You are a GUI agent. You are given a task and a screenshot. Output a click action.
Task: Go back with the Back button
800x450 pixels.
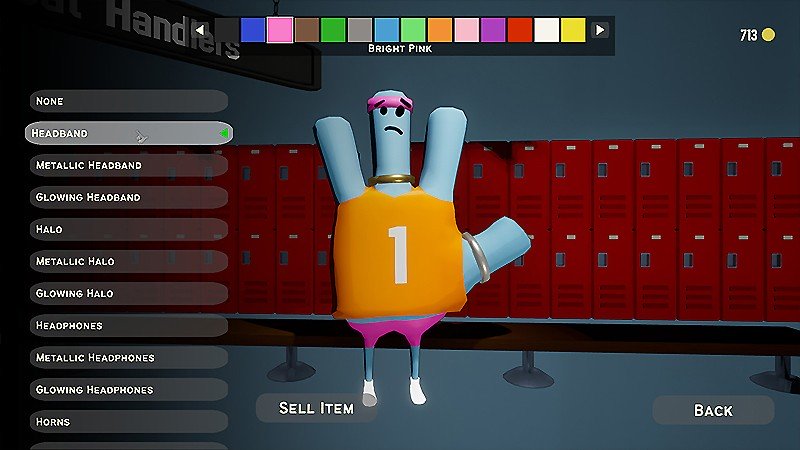[x=713, y=410]
